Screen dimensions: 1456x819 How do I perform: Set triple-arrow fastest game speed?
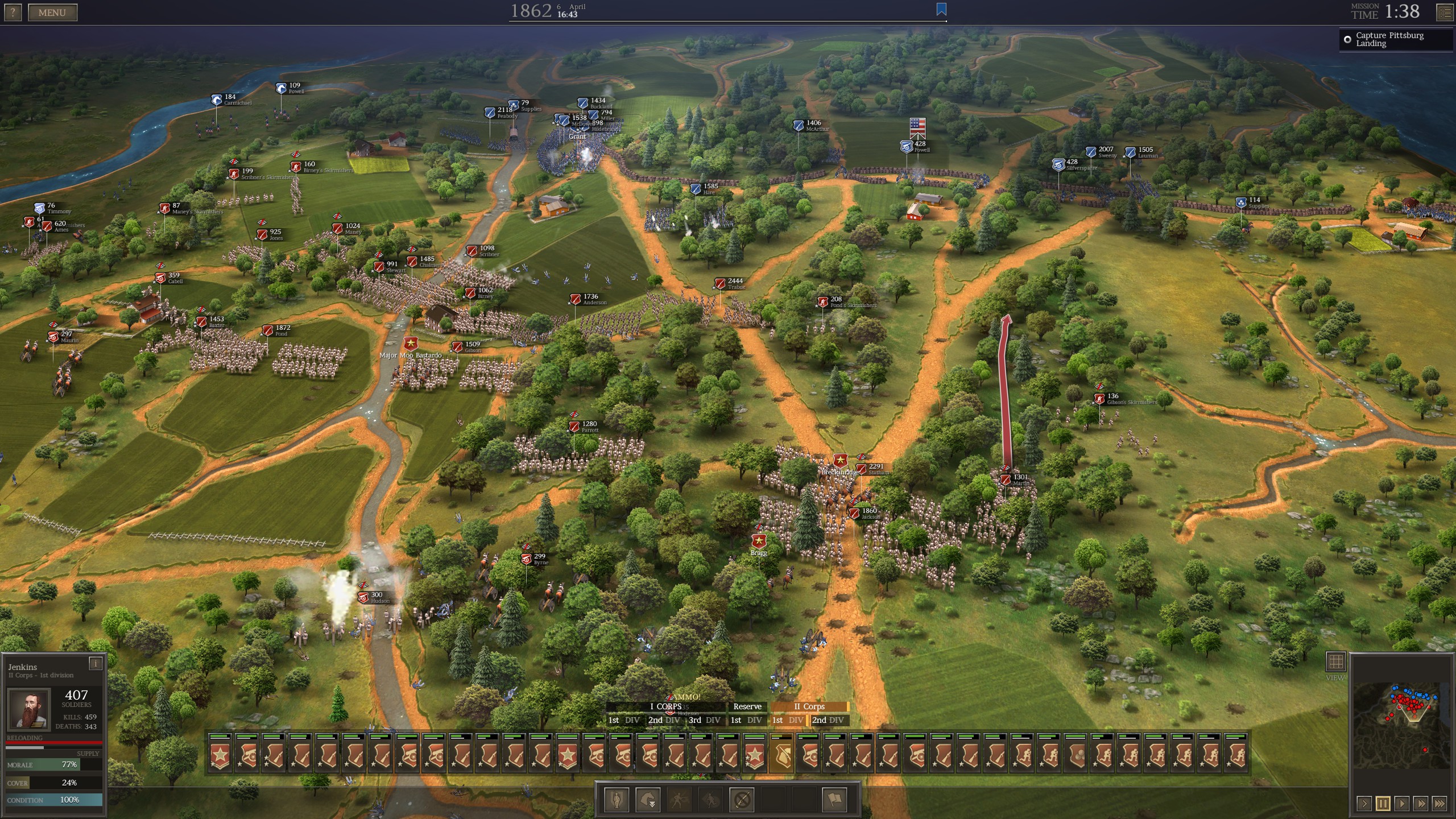1440,804
